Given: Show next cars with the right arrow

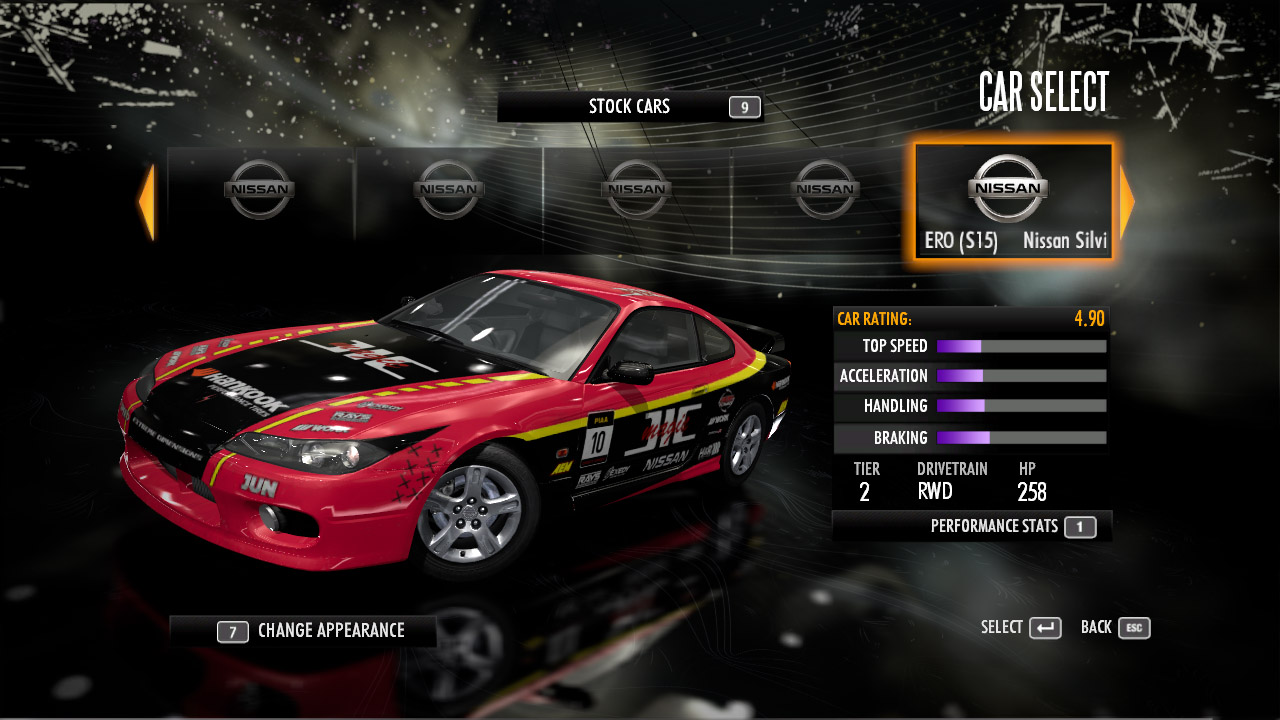Looking at the screenshot, I should tap(1127, 202).
